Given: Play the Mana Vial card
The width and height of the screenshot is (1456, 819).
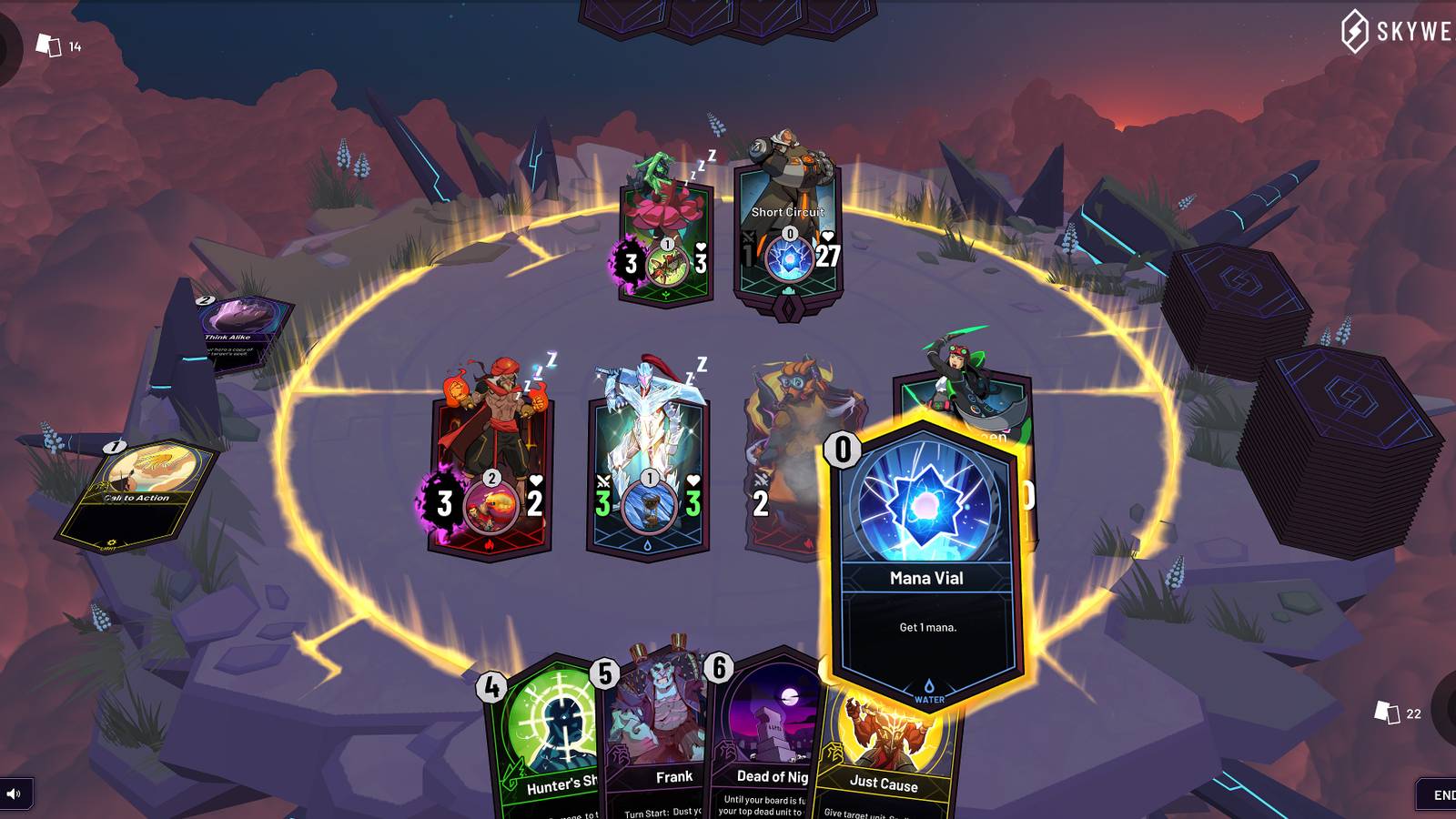Looking at the screenshot, I should pos(927,546).
